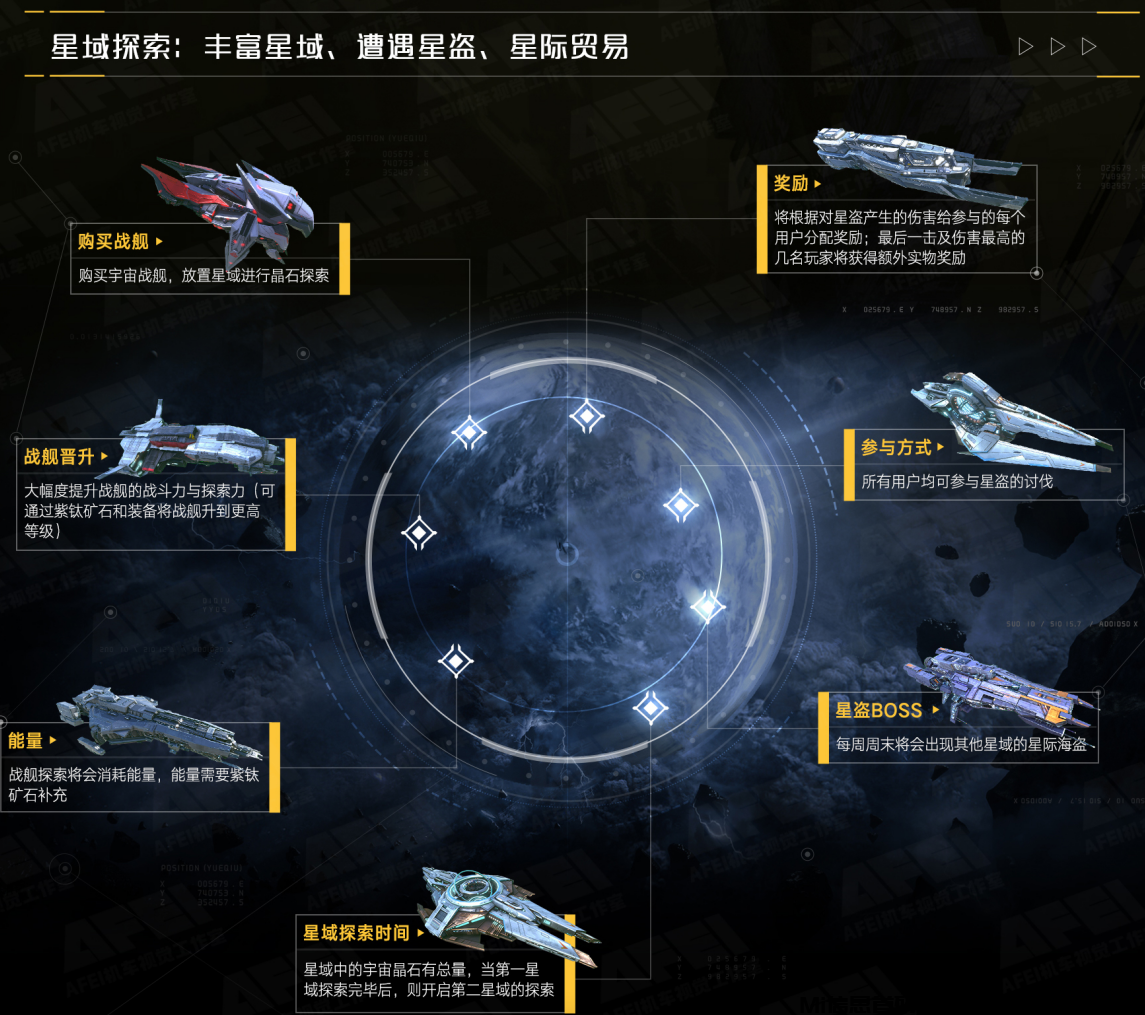Select the 战舰晋升 heading
Viewport: 1145px width, 1015px height.
59,457
